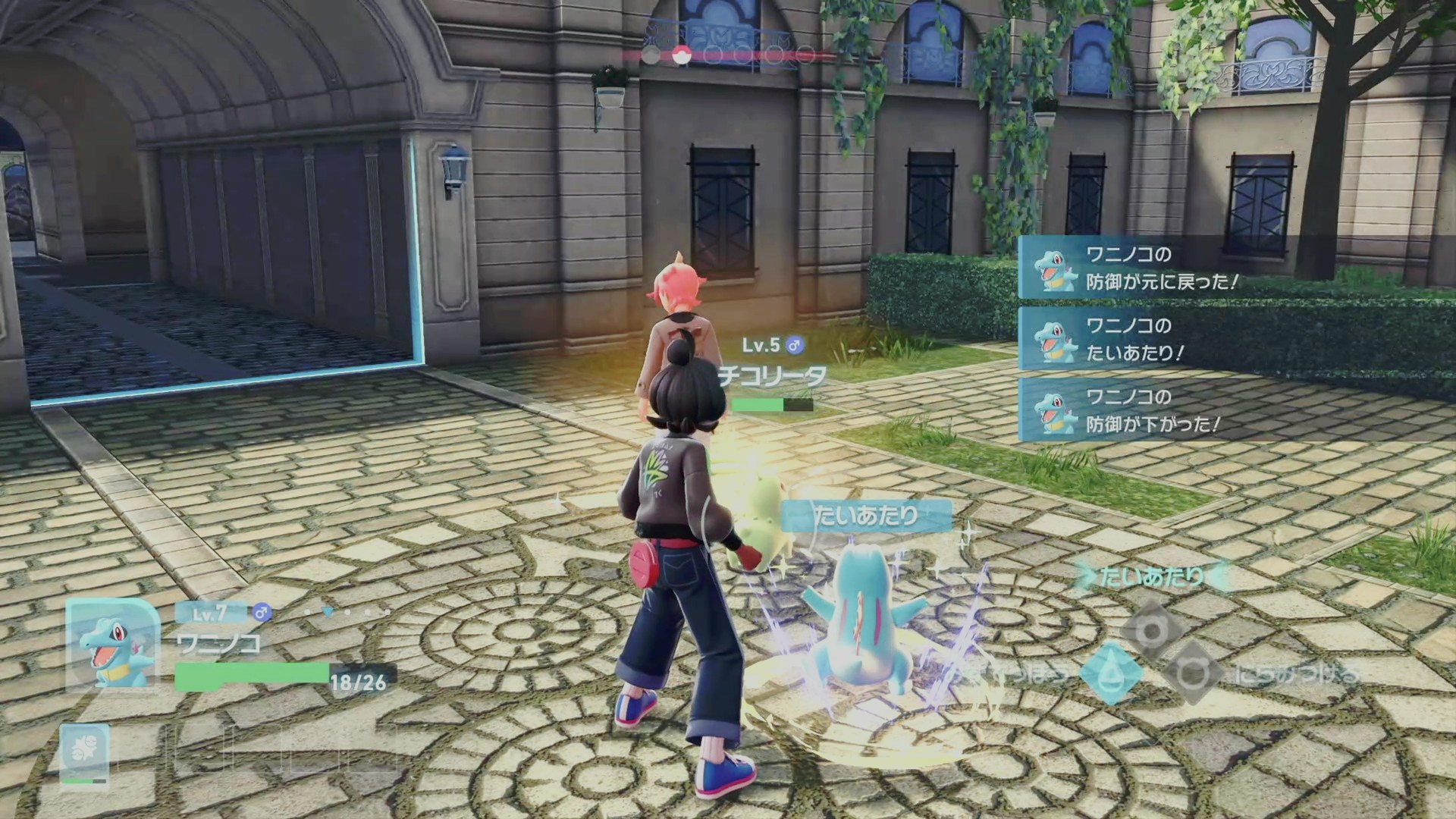Activate the highlighted たいあたり move diamond

[x=1151, y=631]
